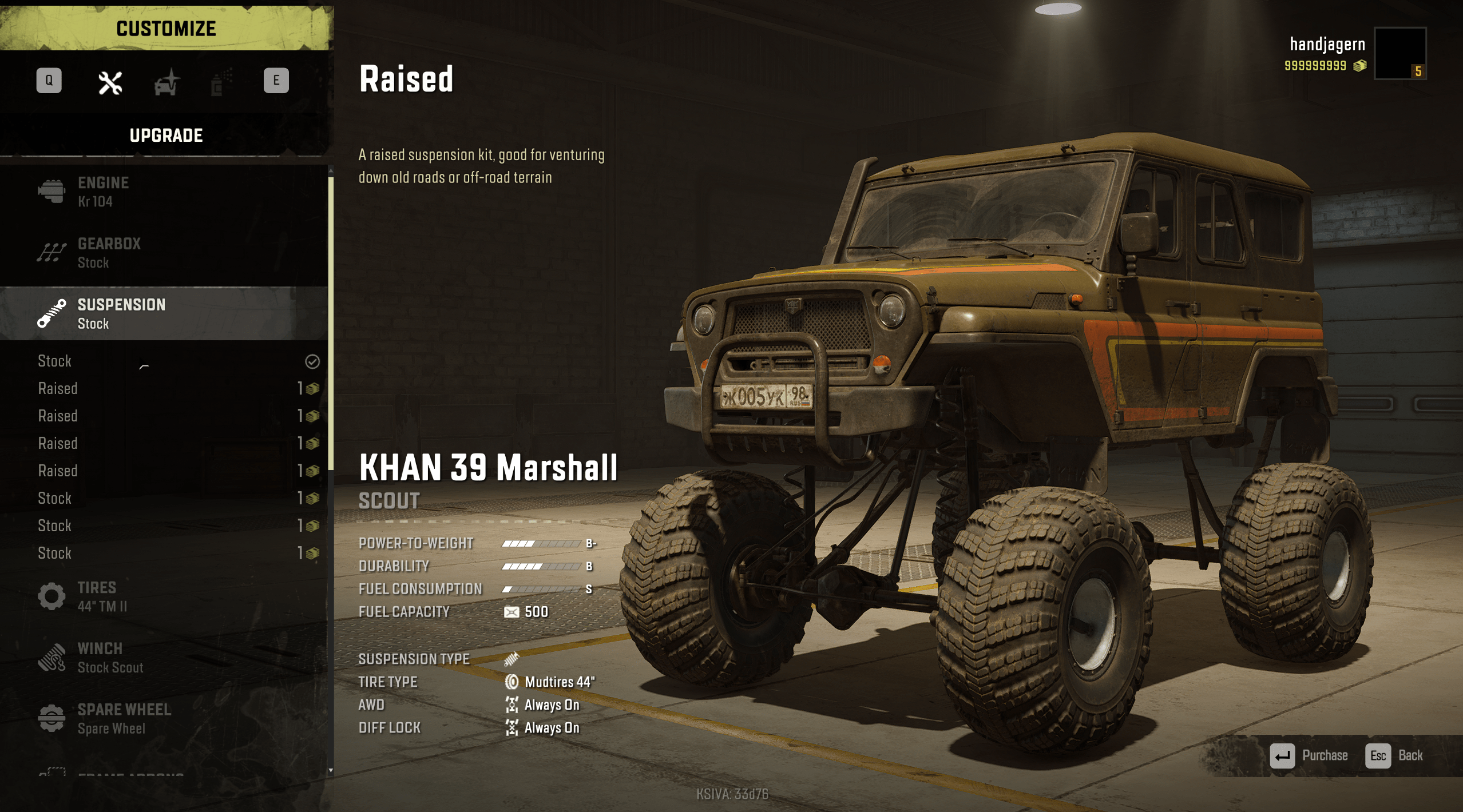Switch to the wrench Upgrade tab
The image size is (1463, 812).
(110, 83)
